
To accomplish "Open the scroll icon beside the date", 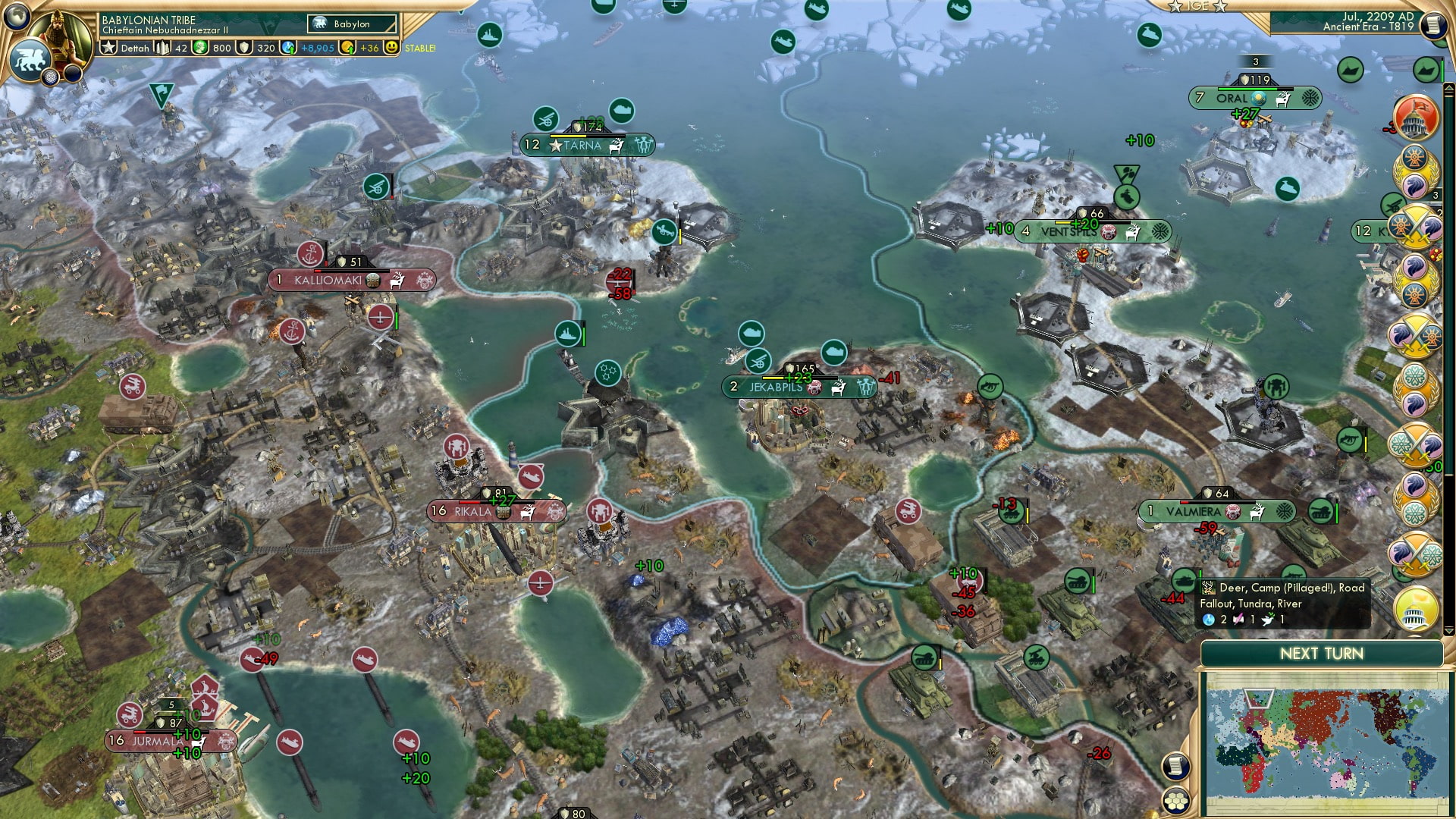I will [x=1432, y=25].
